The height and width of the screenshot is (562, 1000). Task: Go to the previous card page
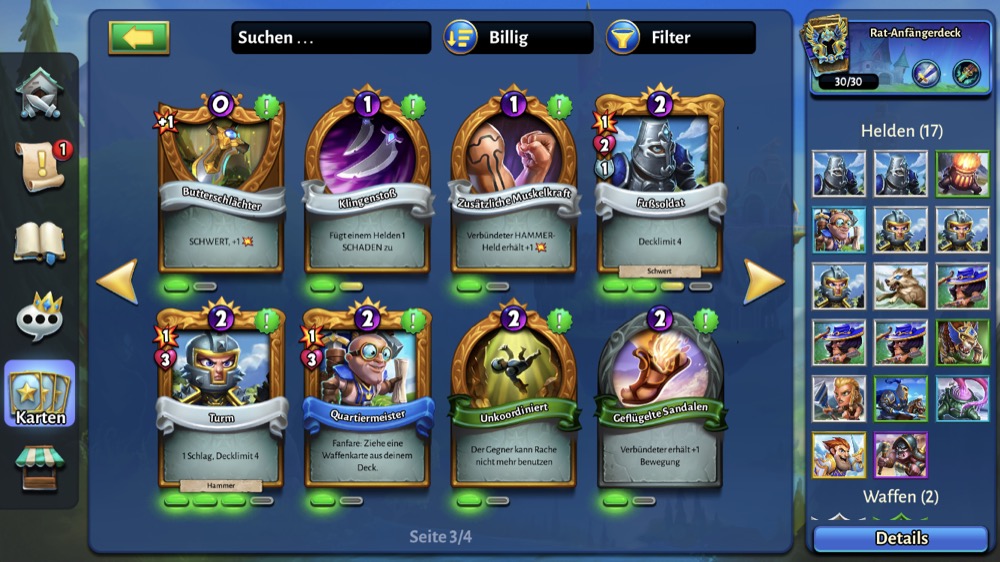[117, 283]
